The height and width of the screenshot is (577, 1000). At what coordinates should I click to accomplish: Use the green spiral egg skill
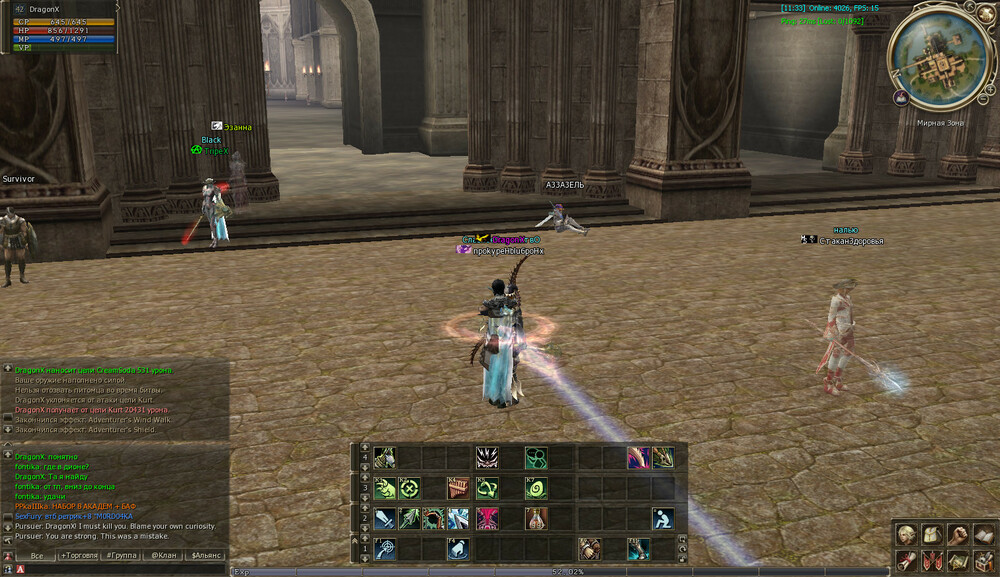point(536,489)
